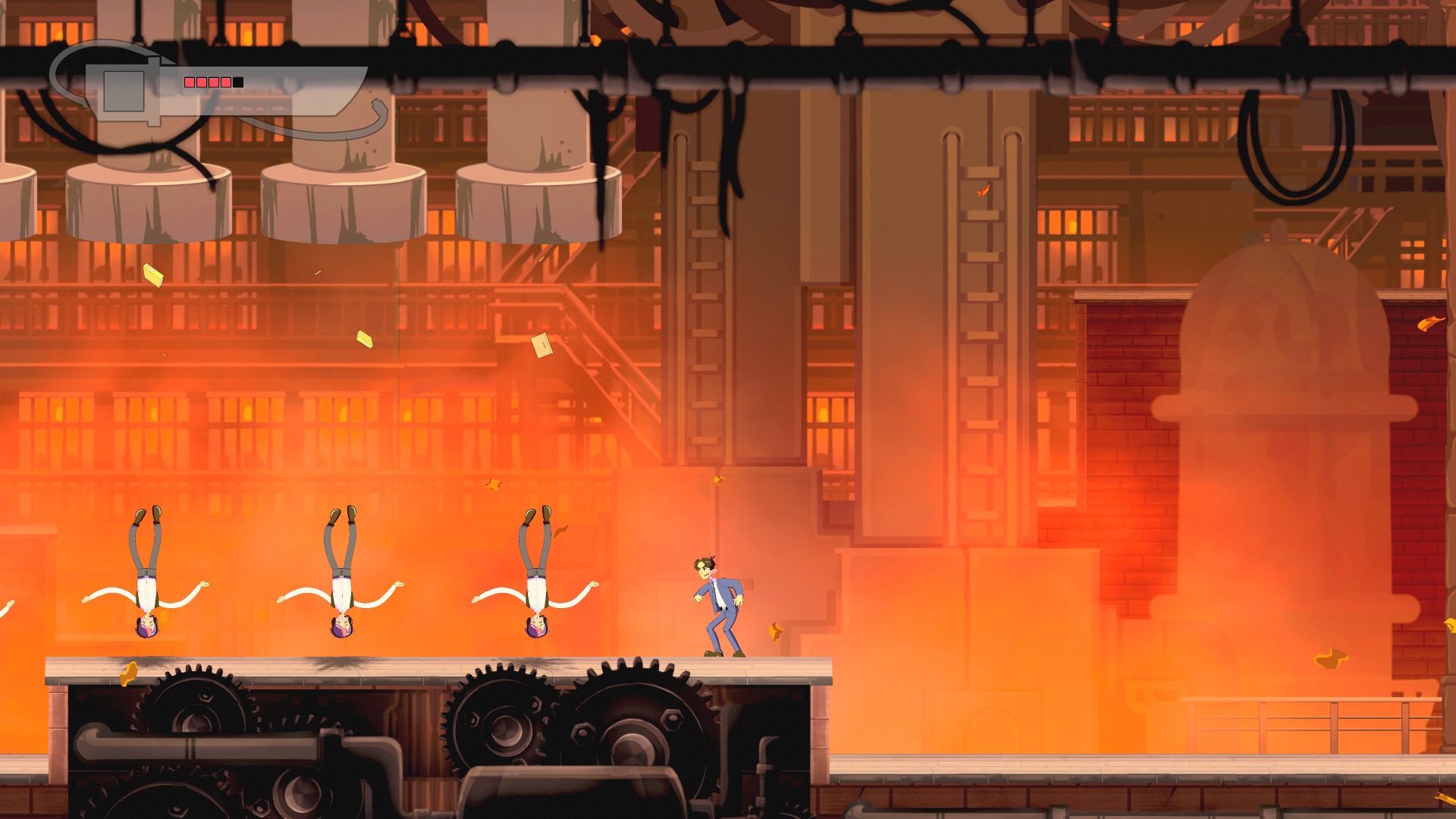Click the character portrait frame in the HUD
This screenshot has width=1456, height=819.
click(124, 91)
